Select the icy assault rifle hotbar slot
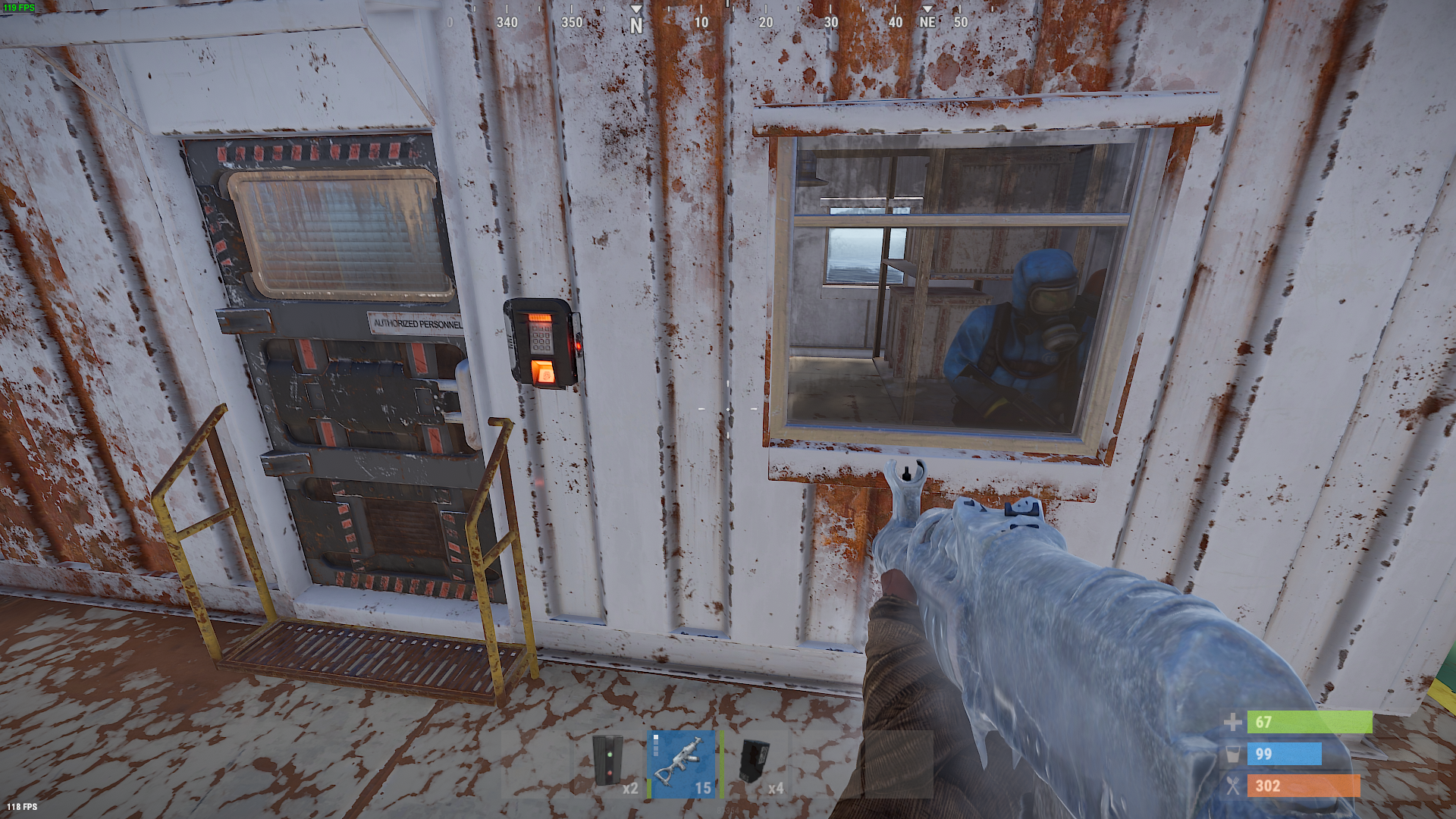1456x819 pixels. (682, 763)
